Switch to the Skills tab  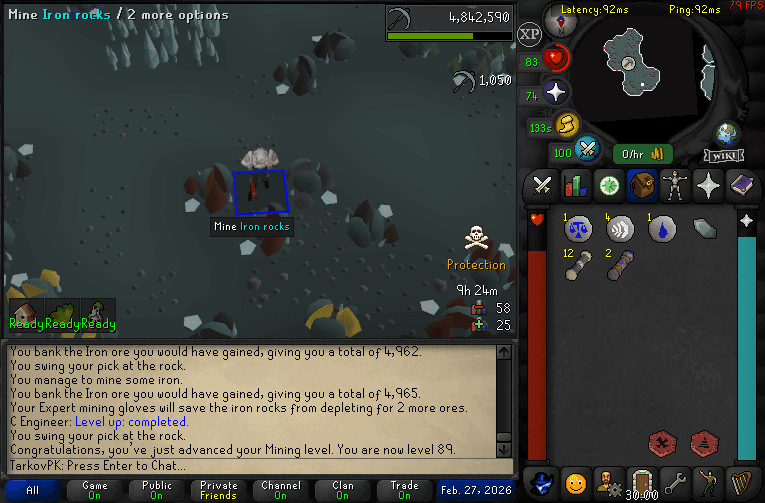[575, 185]
